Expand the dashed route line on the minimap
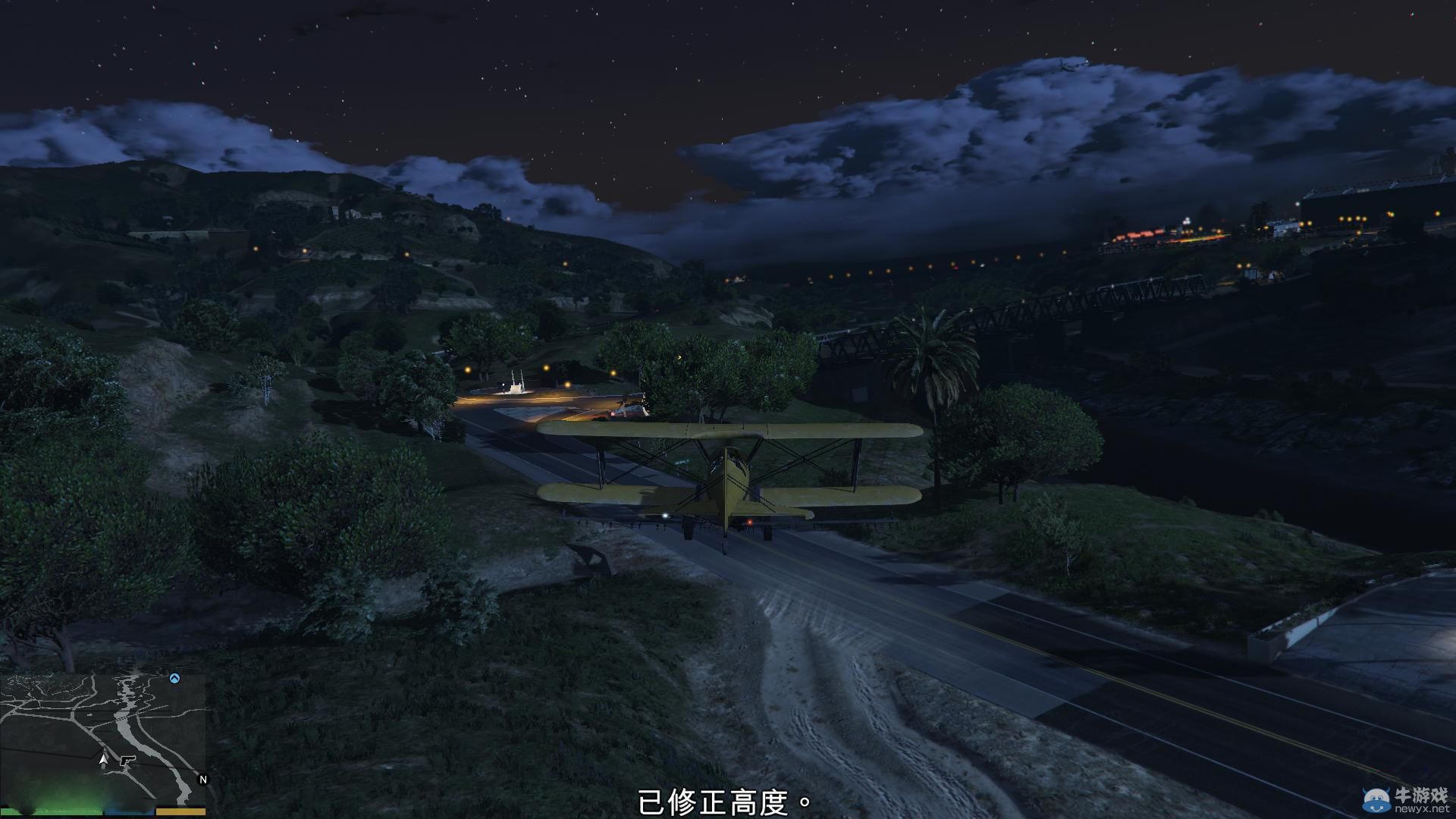 [123, 718]
